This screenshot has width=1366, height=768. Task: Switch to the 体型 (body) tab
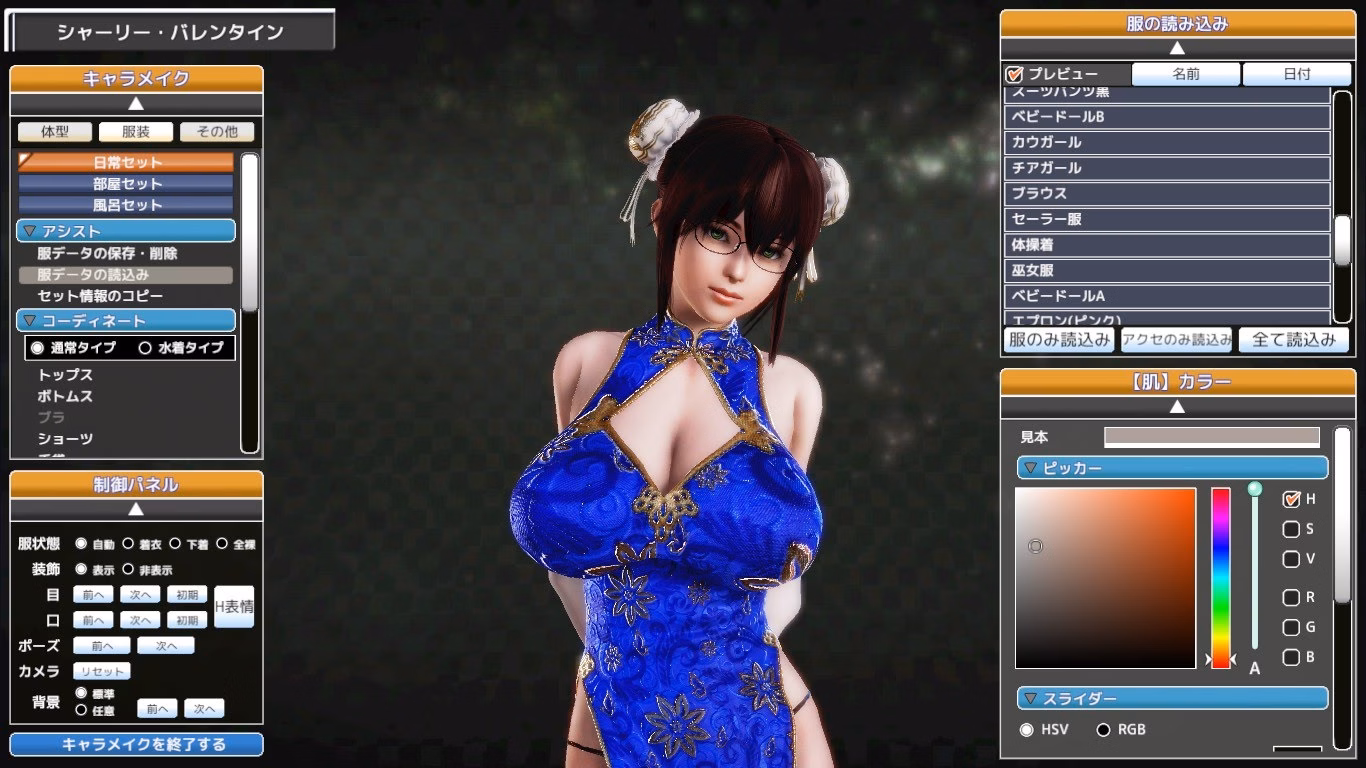click(x=54, y=131)
